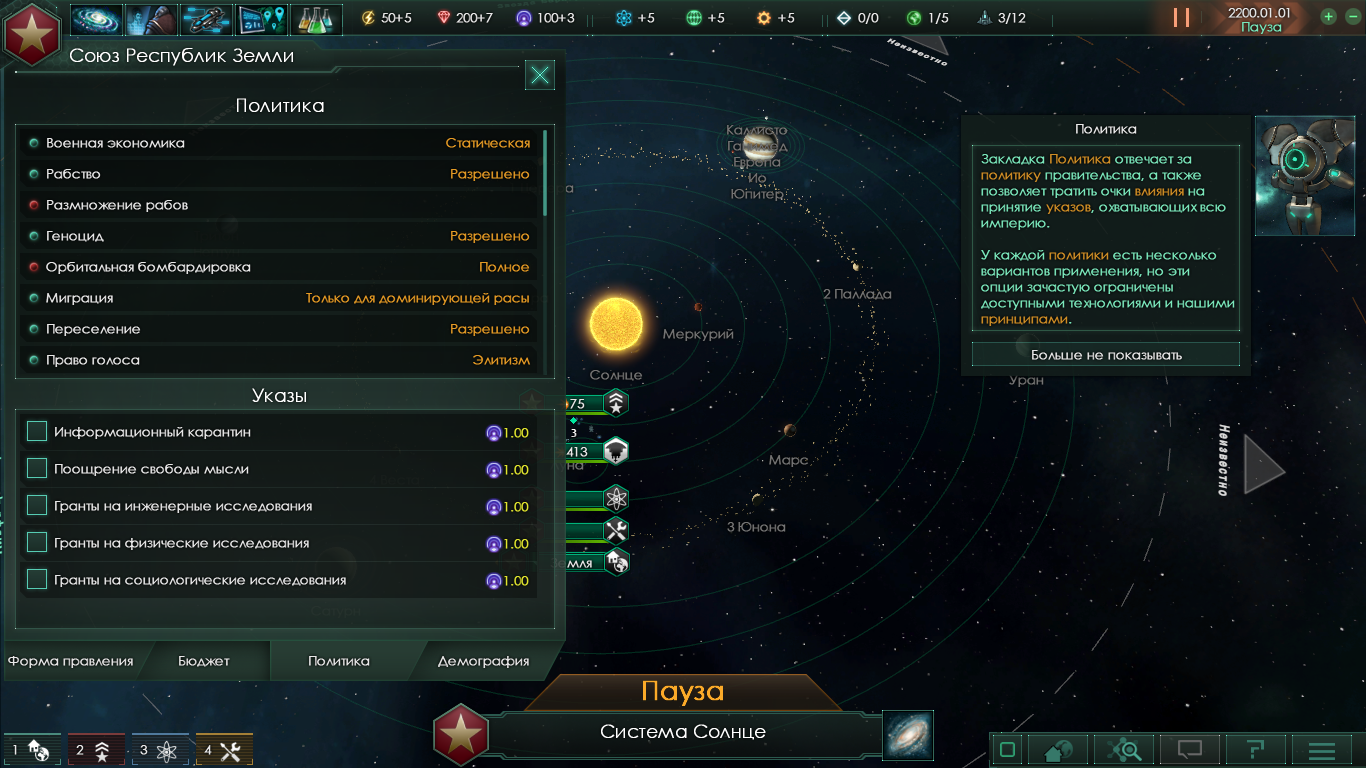Open the Рабство policy row
Viewport: 1366px width, 768px height.
point(280,174)
